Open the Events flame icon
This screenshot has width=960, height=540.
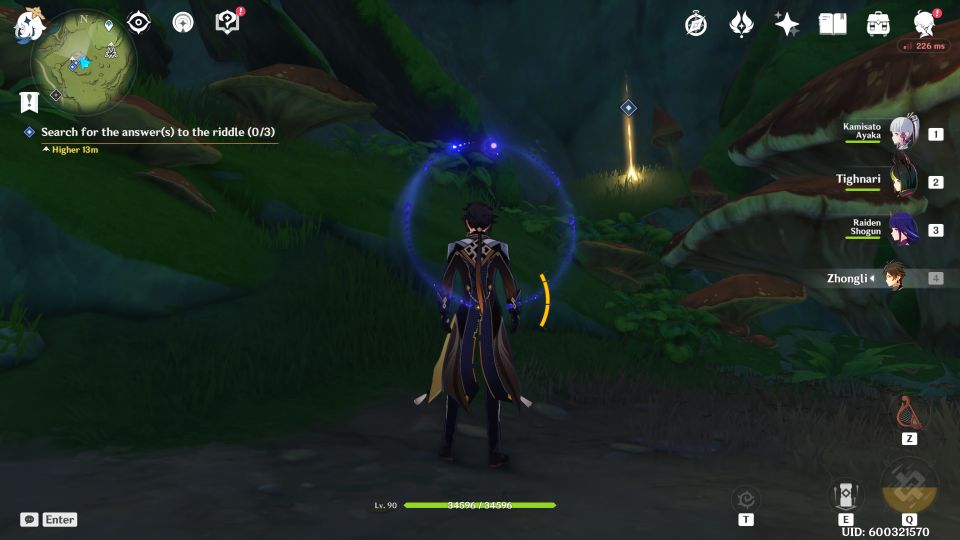tap(741, 24)
